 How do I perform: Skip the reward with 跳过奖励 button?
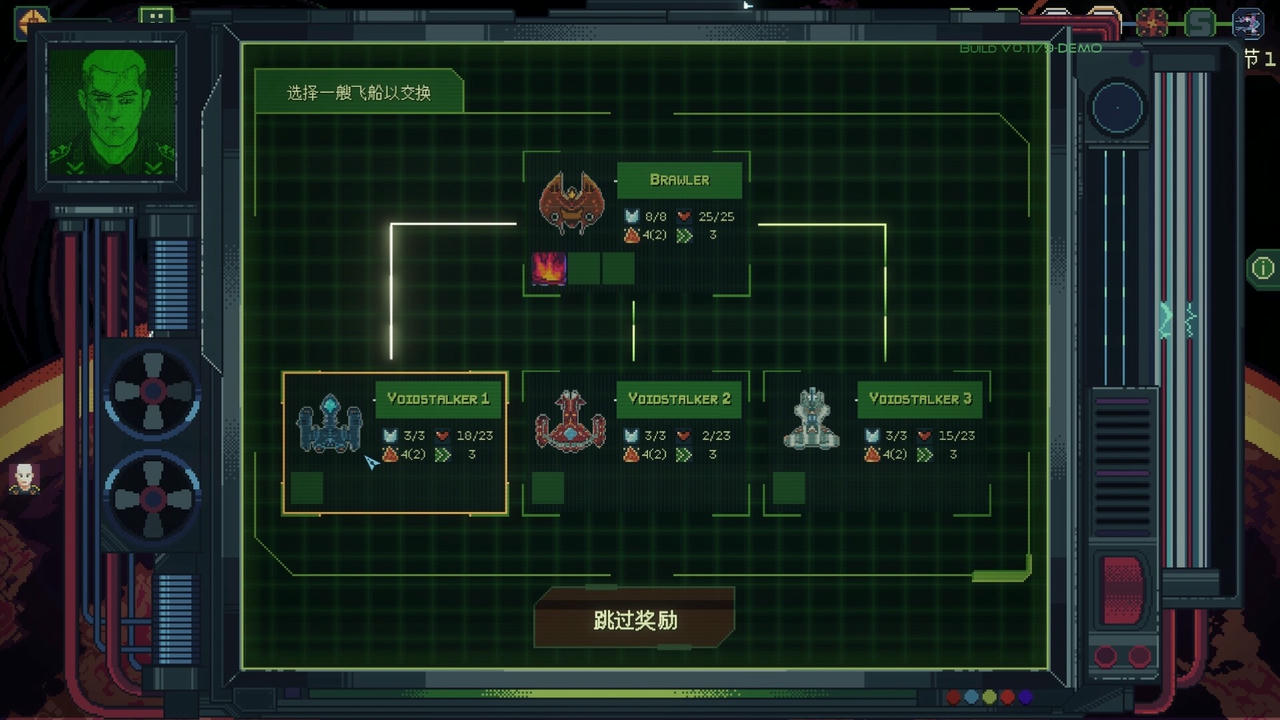(x=635, y=619)
